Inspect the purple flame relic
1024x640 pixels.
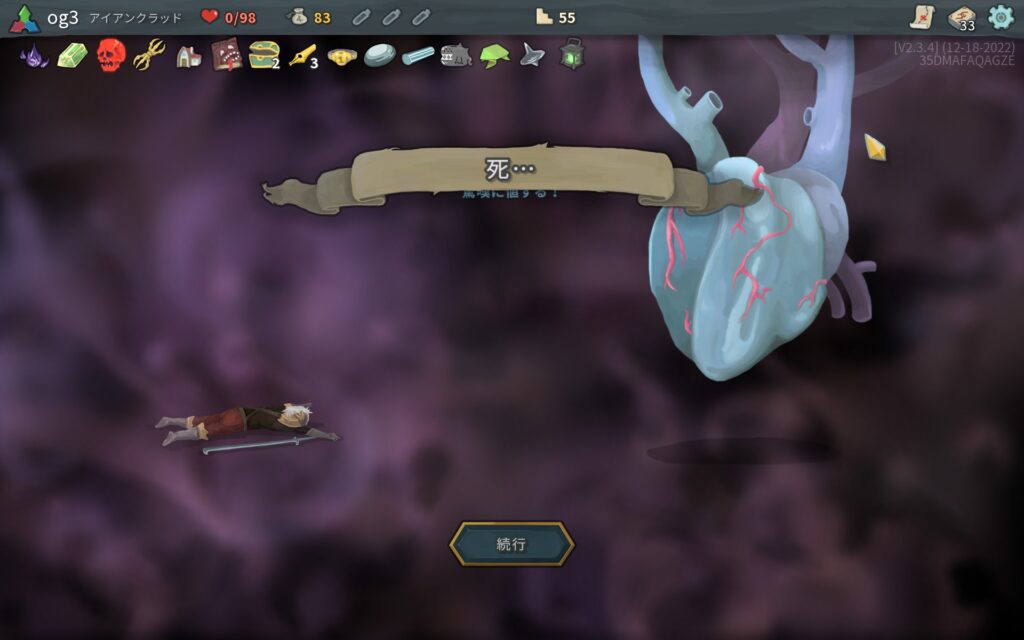tap(34, 55)
